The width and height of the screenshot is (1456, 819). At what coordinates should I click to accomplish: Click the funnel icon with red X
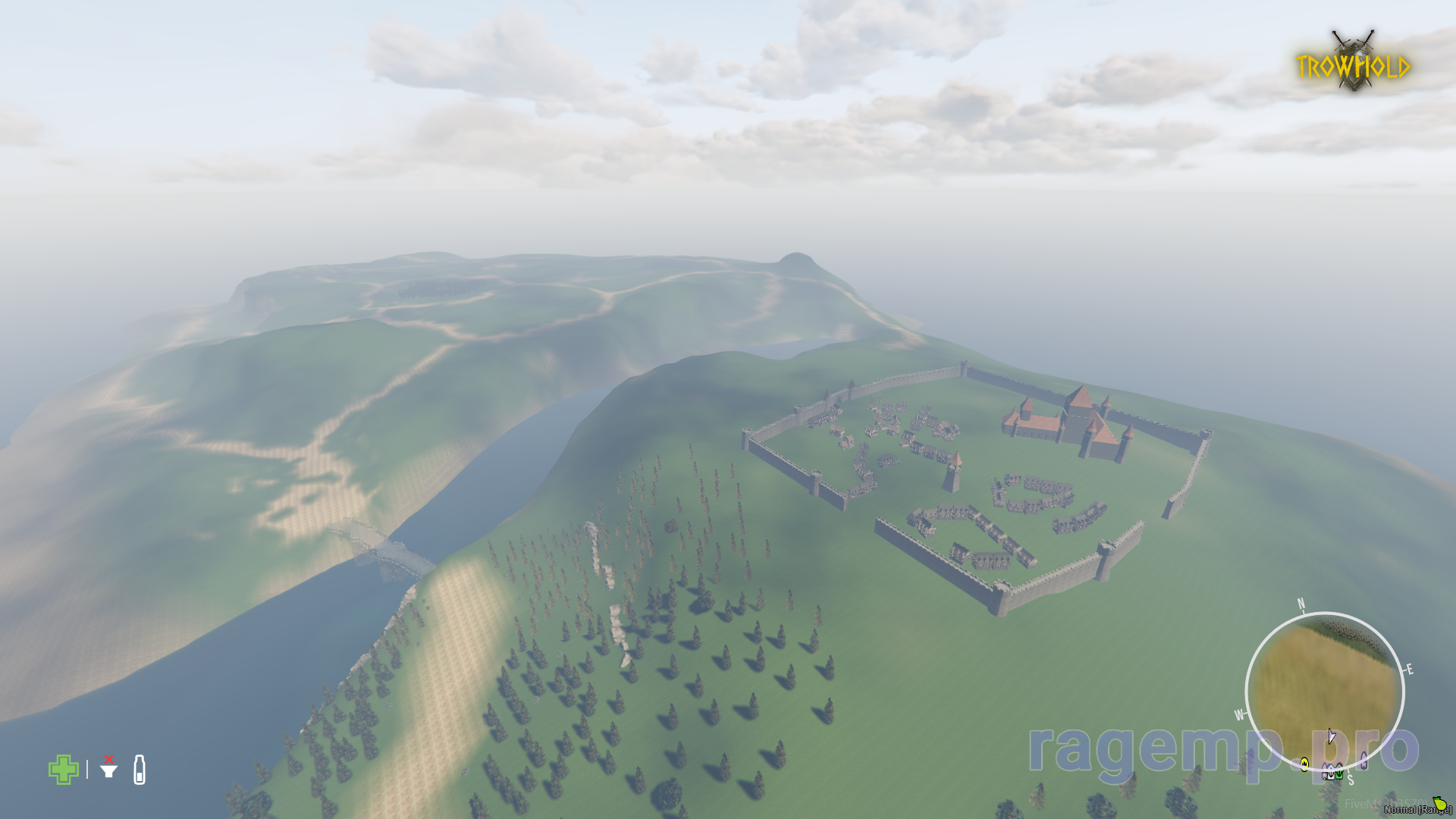pyautogui.click(x=109, y=769)
